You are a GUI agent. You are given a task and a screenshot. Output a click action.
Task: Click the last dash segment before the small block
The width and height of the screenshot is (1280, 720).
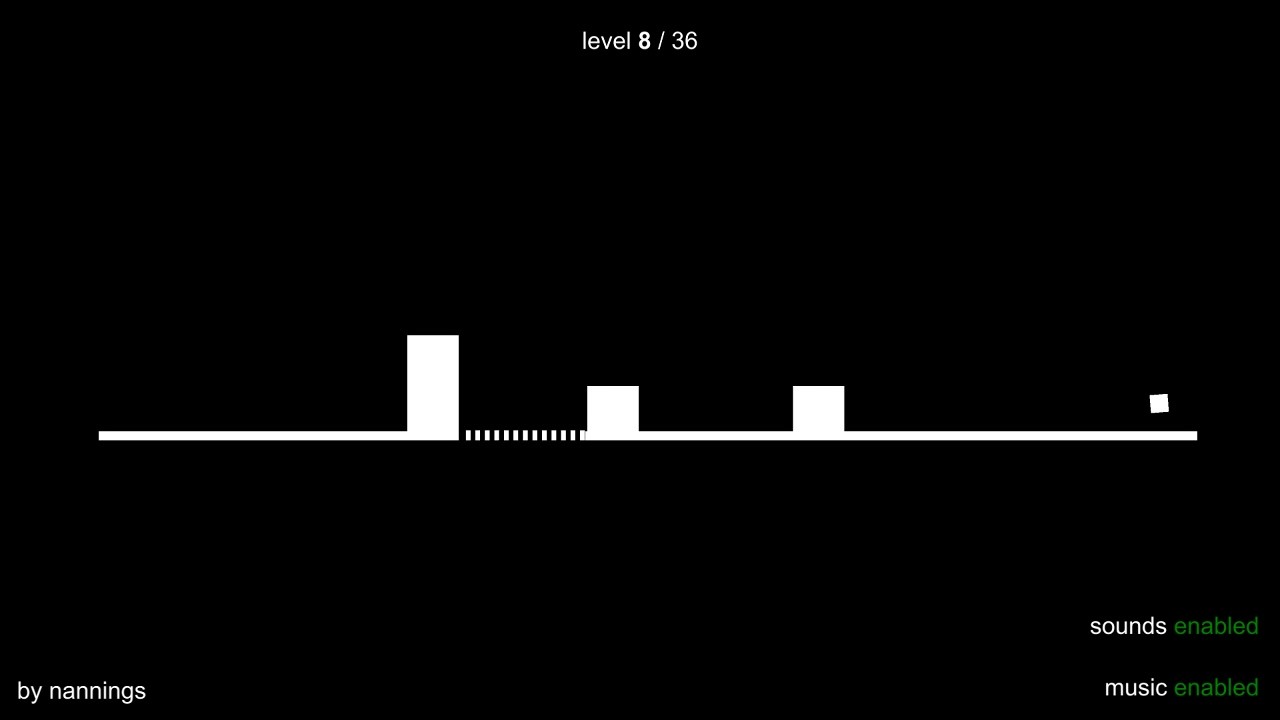click(581, 435)
